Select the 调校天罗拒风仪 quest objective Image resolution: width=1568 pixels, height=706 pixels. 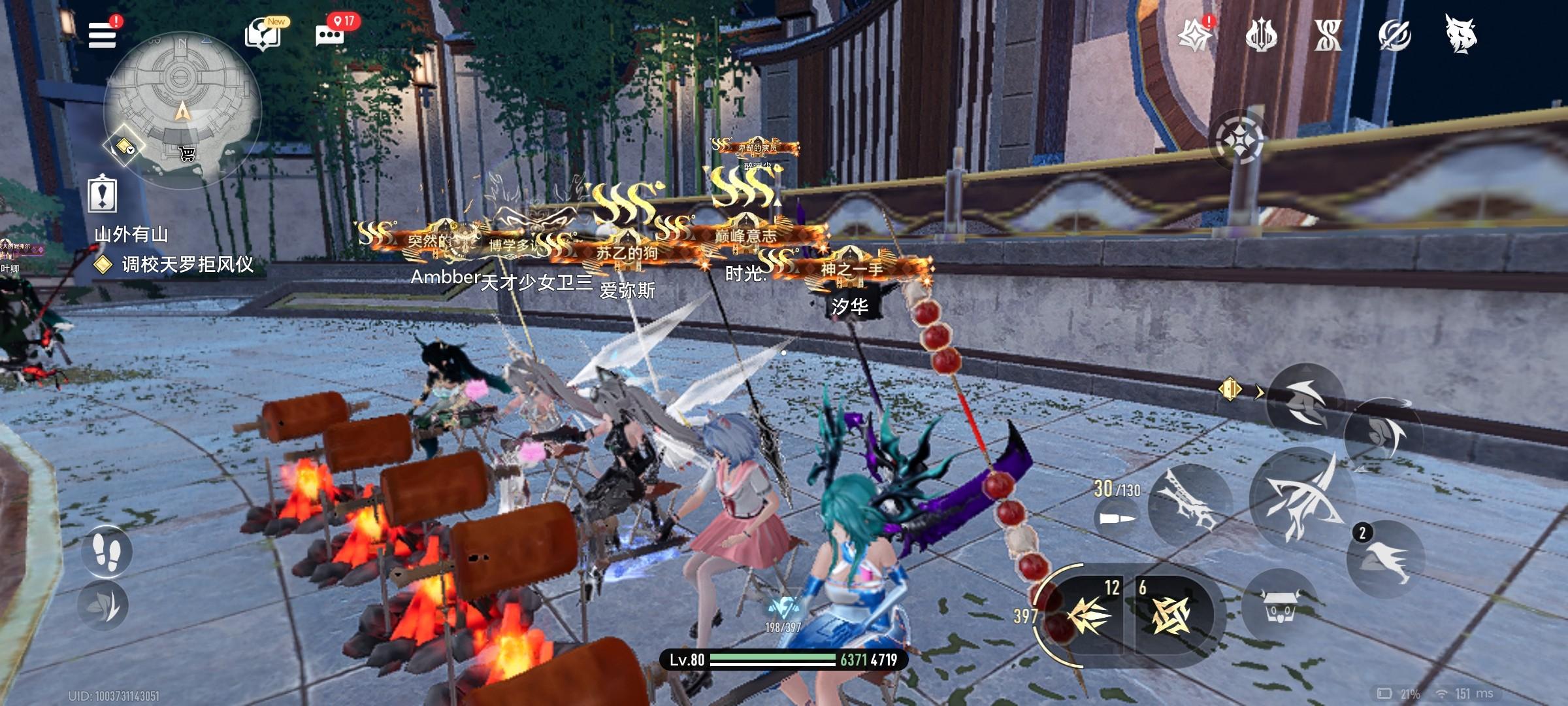188,264
